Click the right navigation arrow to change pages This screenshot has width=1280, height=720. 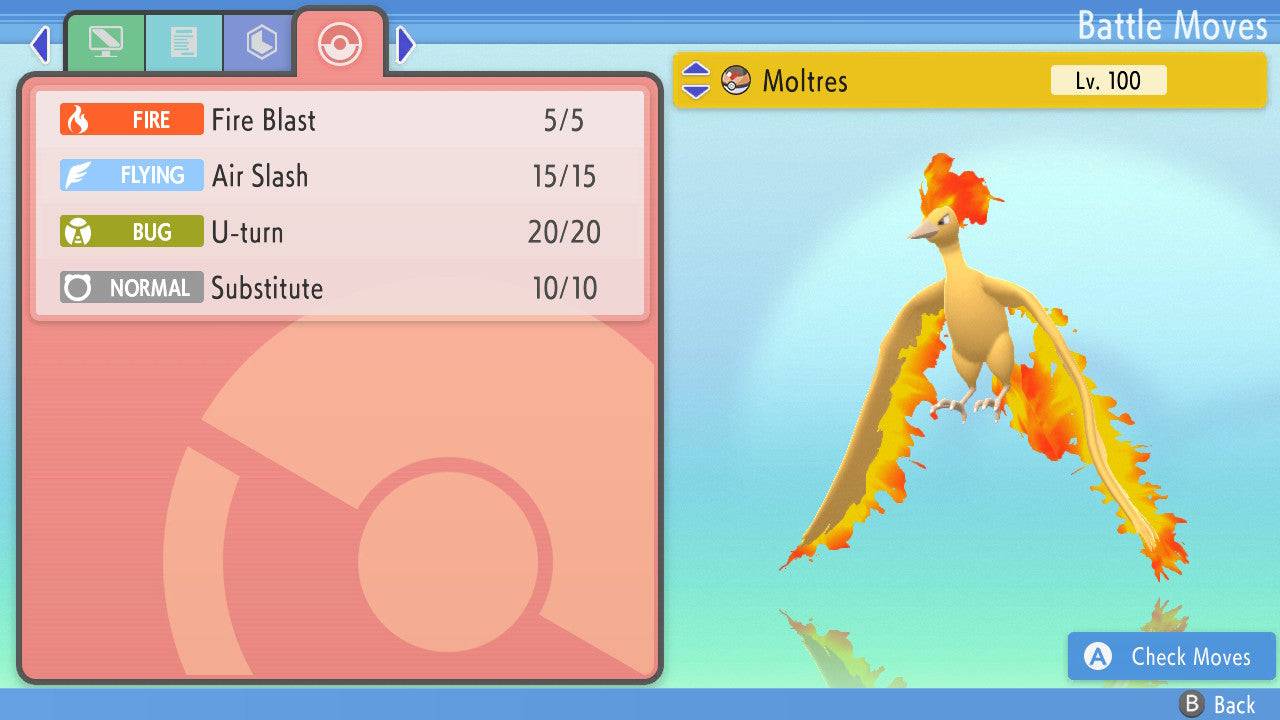405,43
